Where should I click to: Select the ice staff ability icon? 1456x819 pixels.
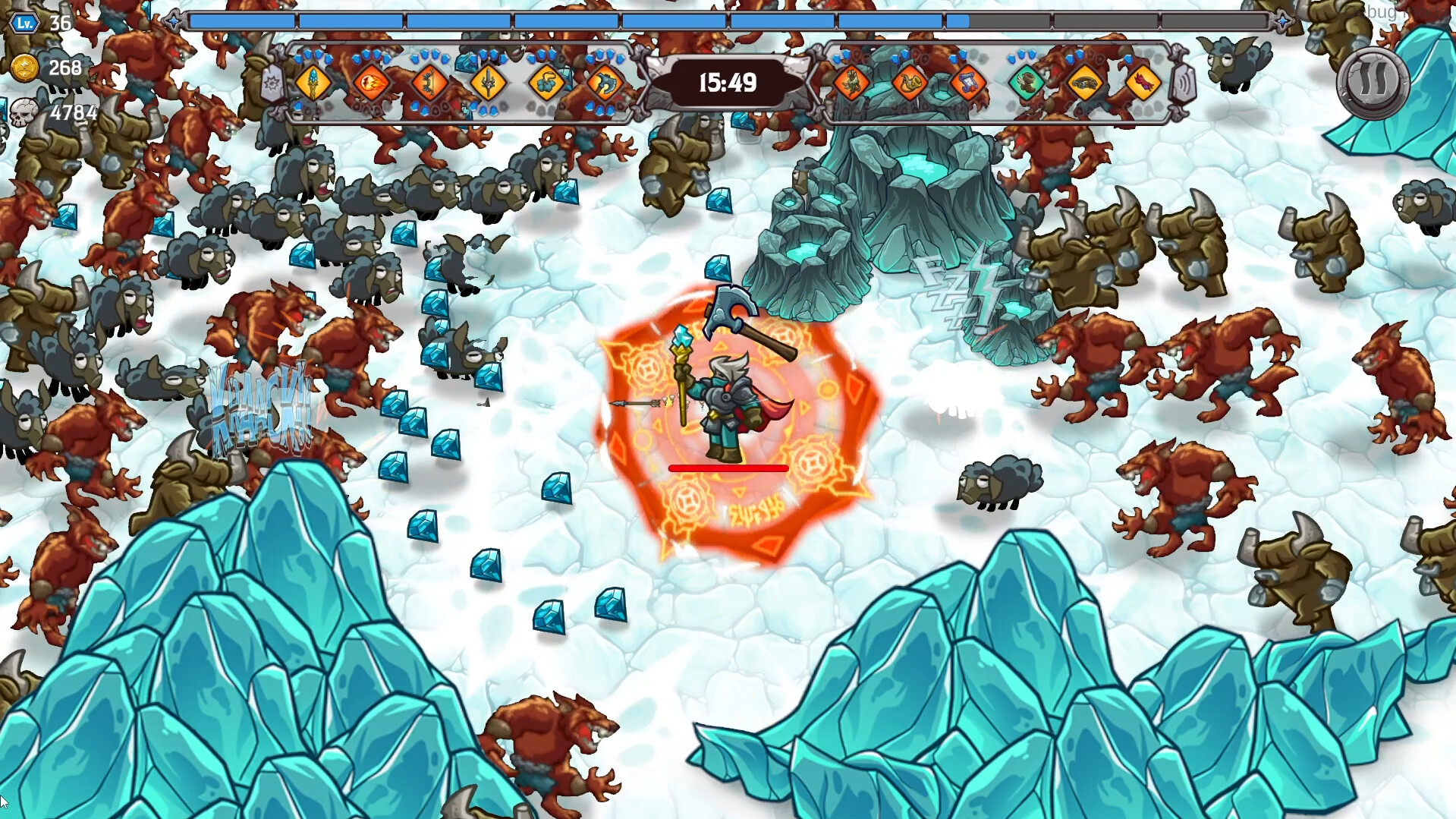coord(314,83)
